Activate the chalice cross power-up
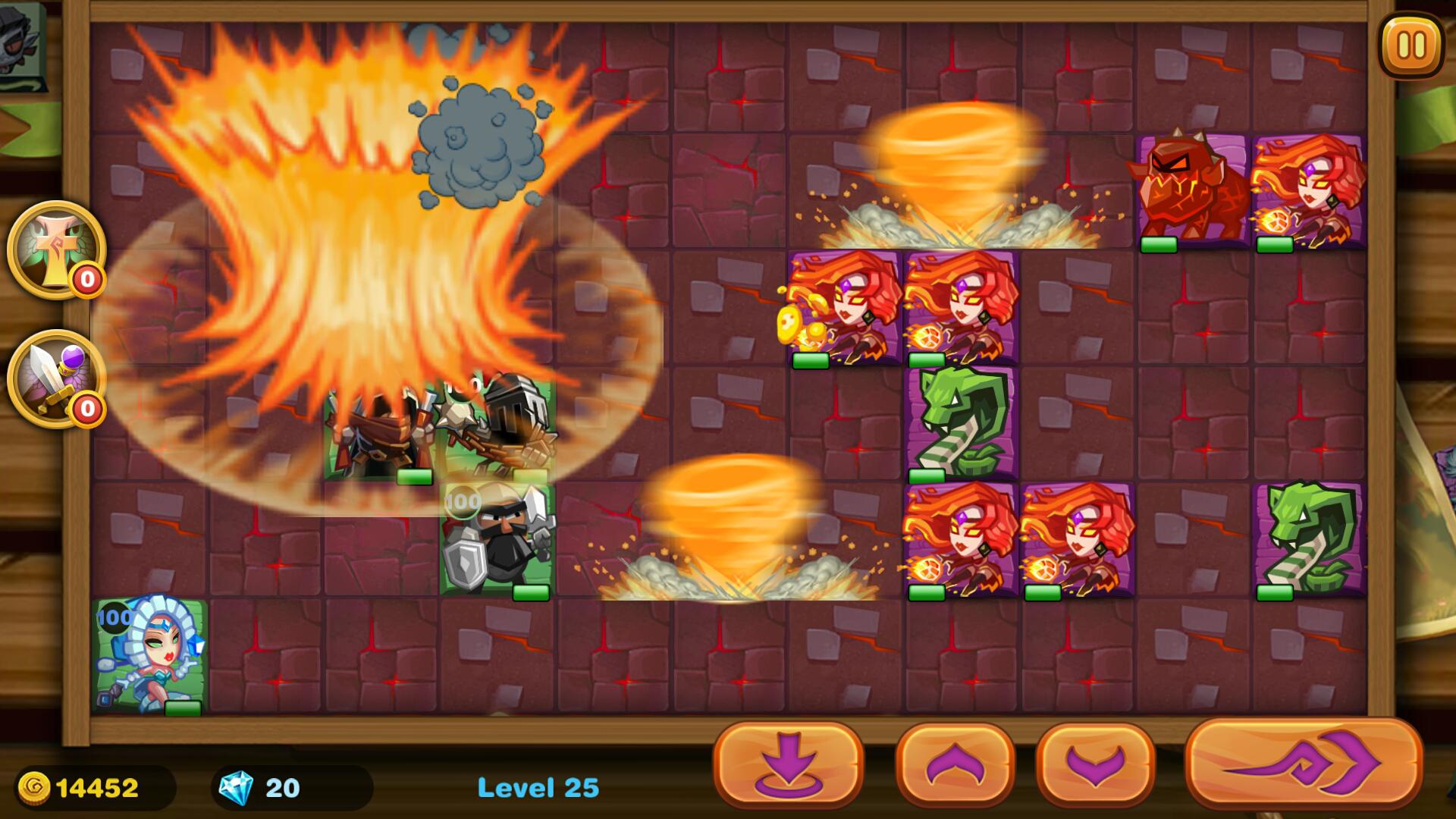 tap(56, 249)
